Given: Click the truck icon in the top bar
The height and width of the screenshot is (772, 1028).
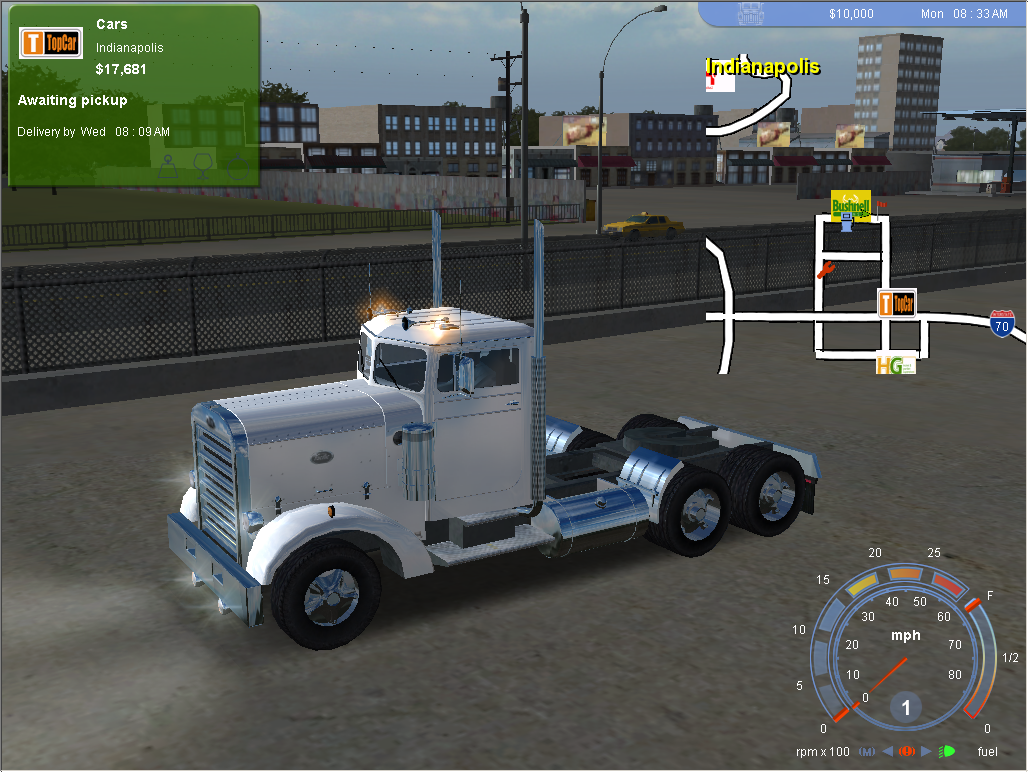Looking at the screenshot, I should 750,13.
